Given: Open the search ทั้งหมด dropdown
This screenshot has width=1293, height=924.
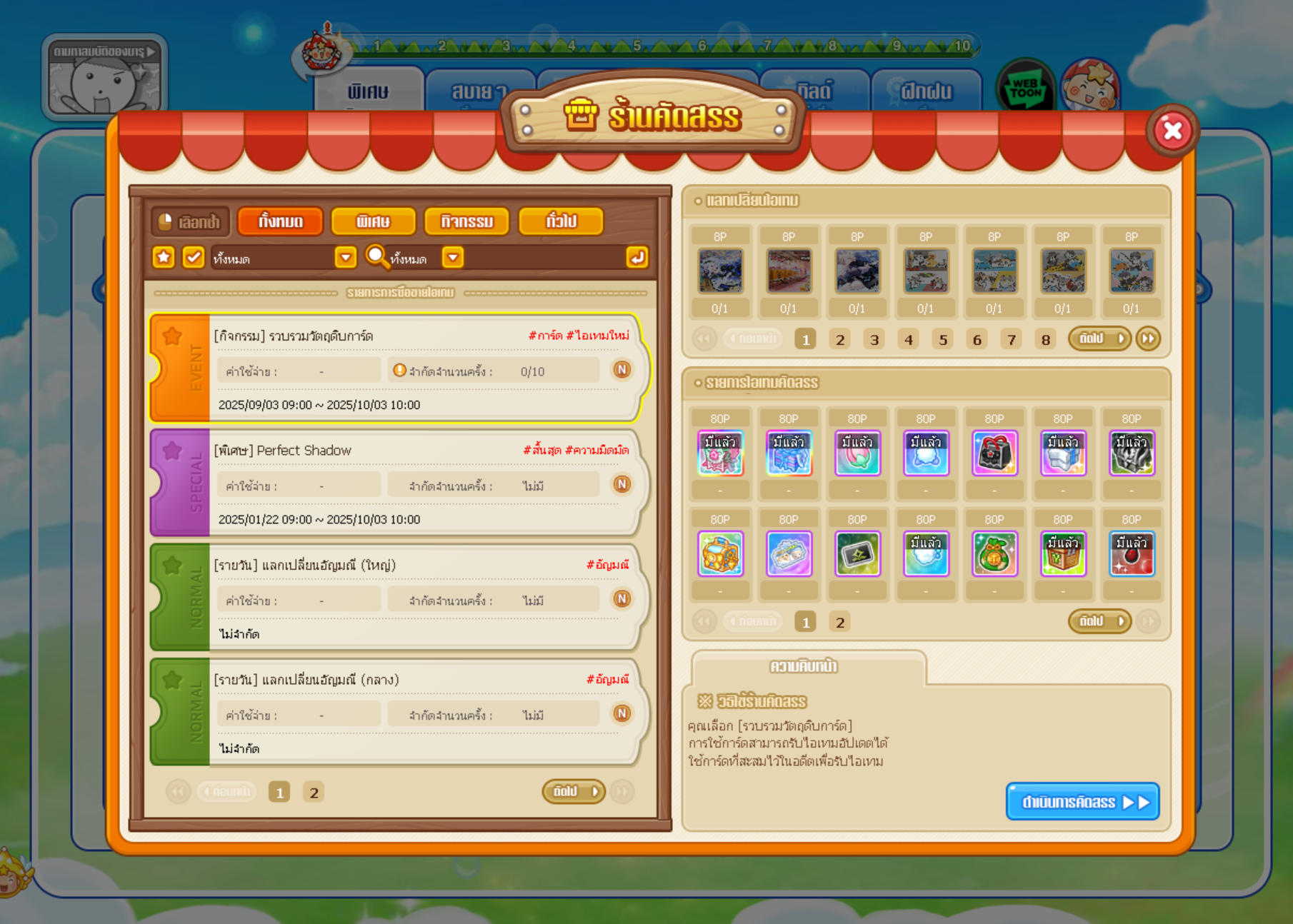Looking at the screenshot, I should 453,257.
